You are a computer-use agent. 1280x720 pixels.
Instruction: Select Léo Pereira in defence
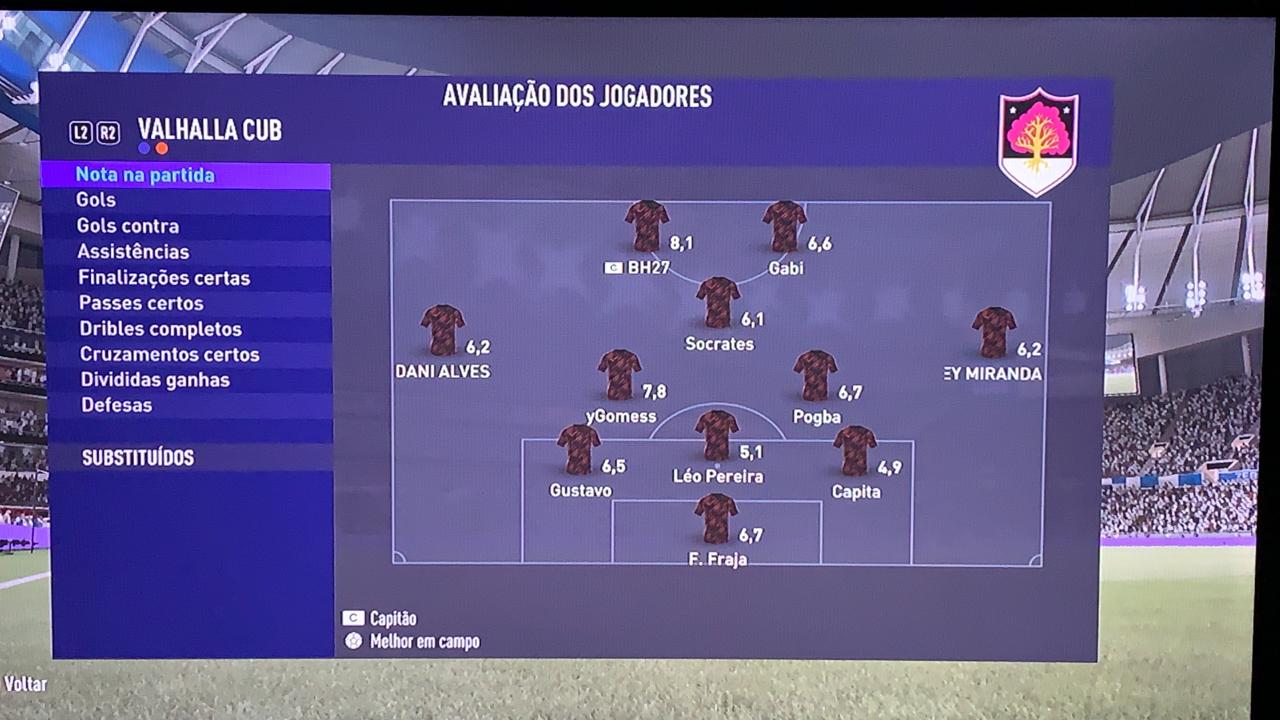click(716, 435)
